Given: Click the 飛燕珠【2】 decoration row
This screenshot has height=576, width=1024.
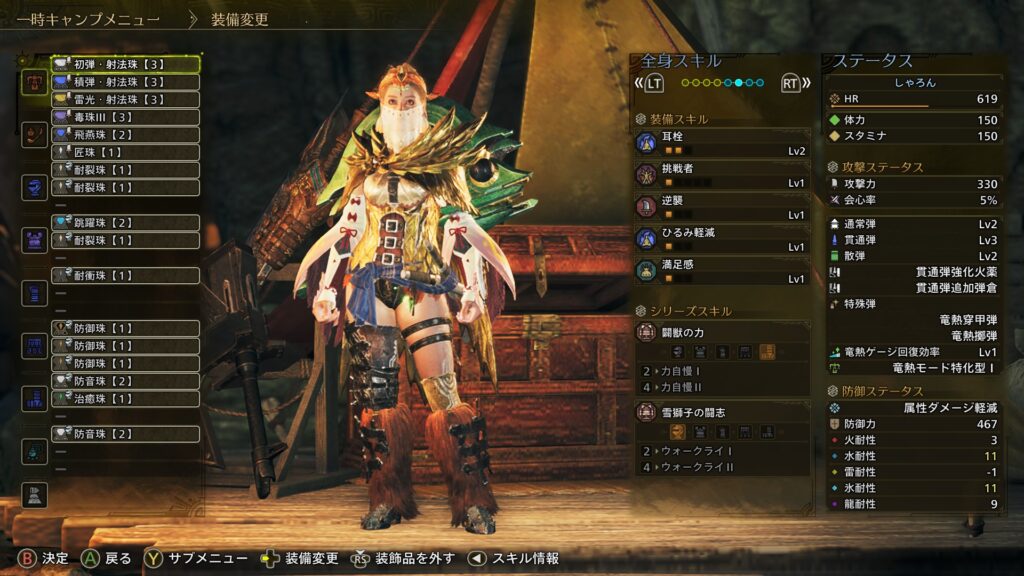Looking at the screenshot, I should (x=125, y=134).
